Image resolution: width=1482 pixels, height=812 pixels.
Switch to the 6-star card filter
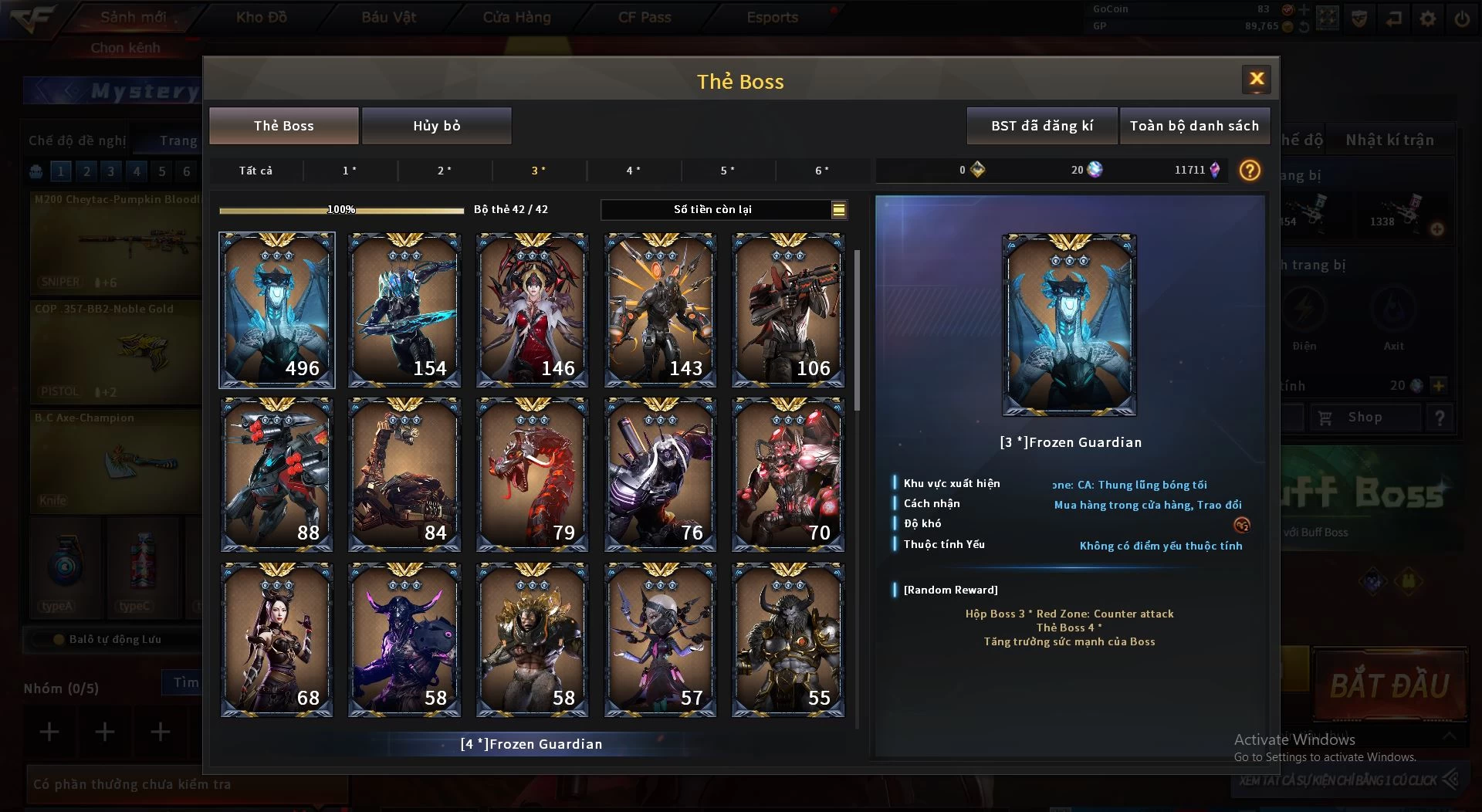pyautogui.click(x=822, y=171)
